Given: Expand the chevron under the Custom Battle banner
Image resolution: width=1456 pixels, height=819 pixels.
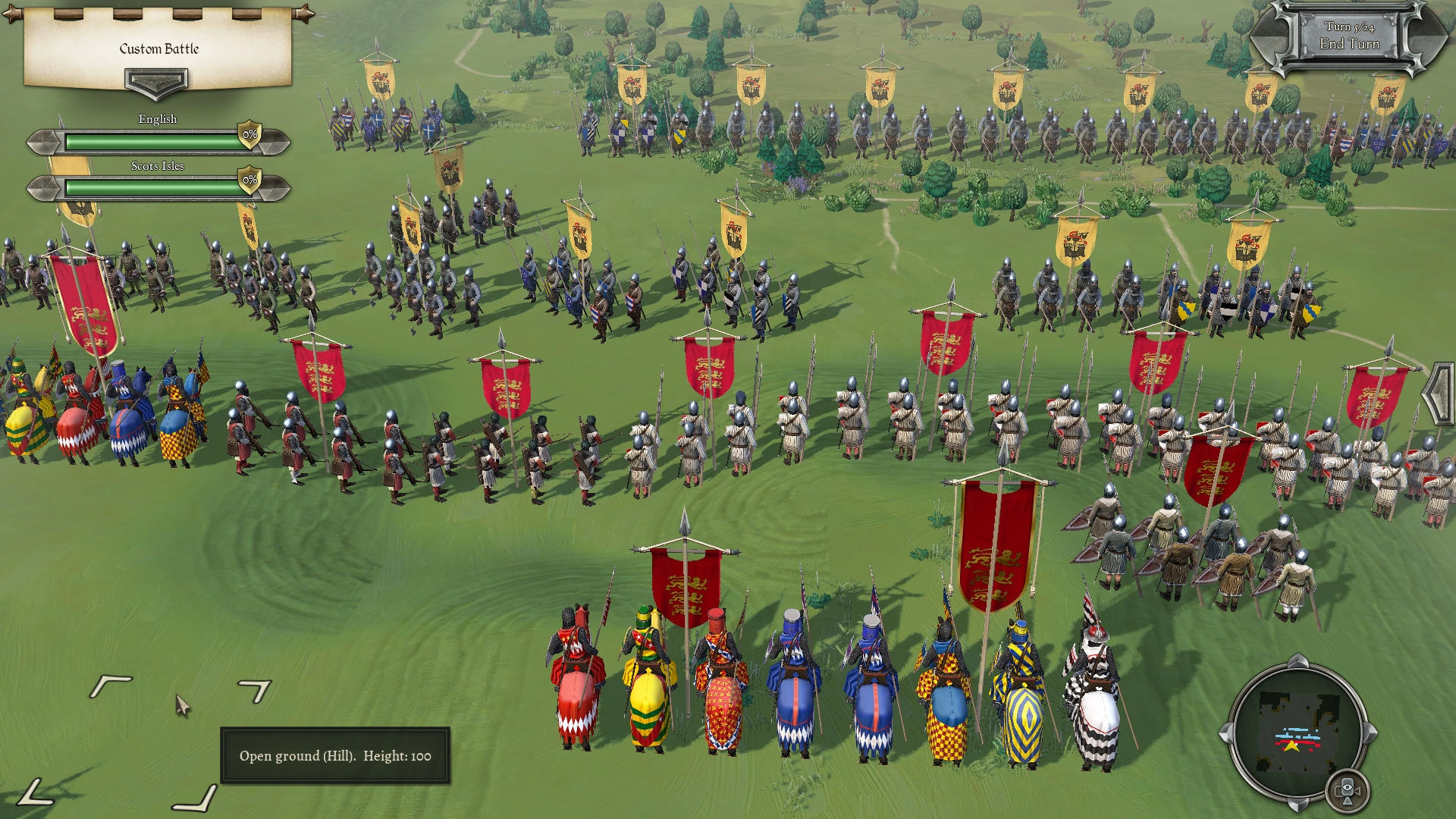Looking at the screenshot, I should 157,82.
